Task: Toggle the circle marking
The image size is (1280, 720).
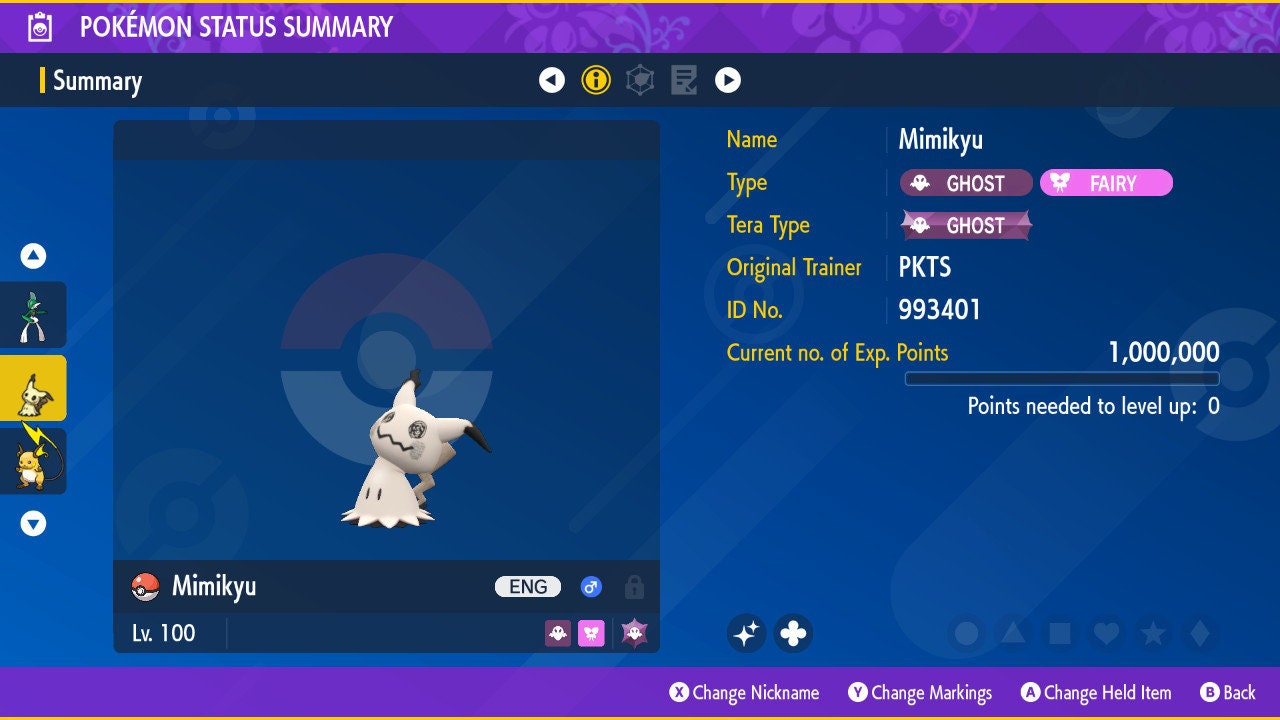Action: click(966, 633)
